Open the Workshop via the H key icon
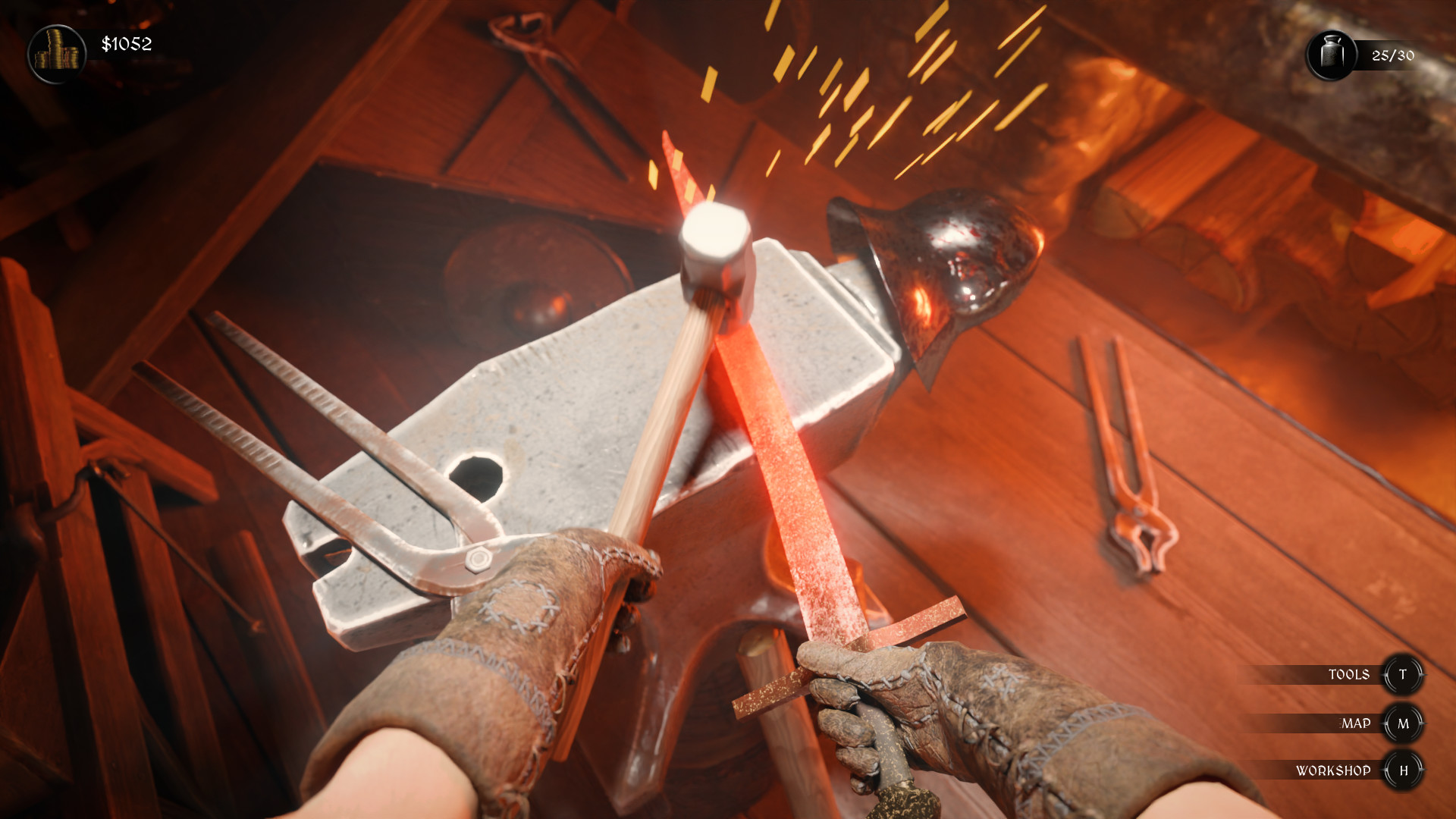The image size is (1456, 819). pos(1404,770)
